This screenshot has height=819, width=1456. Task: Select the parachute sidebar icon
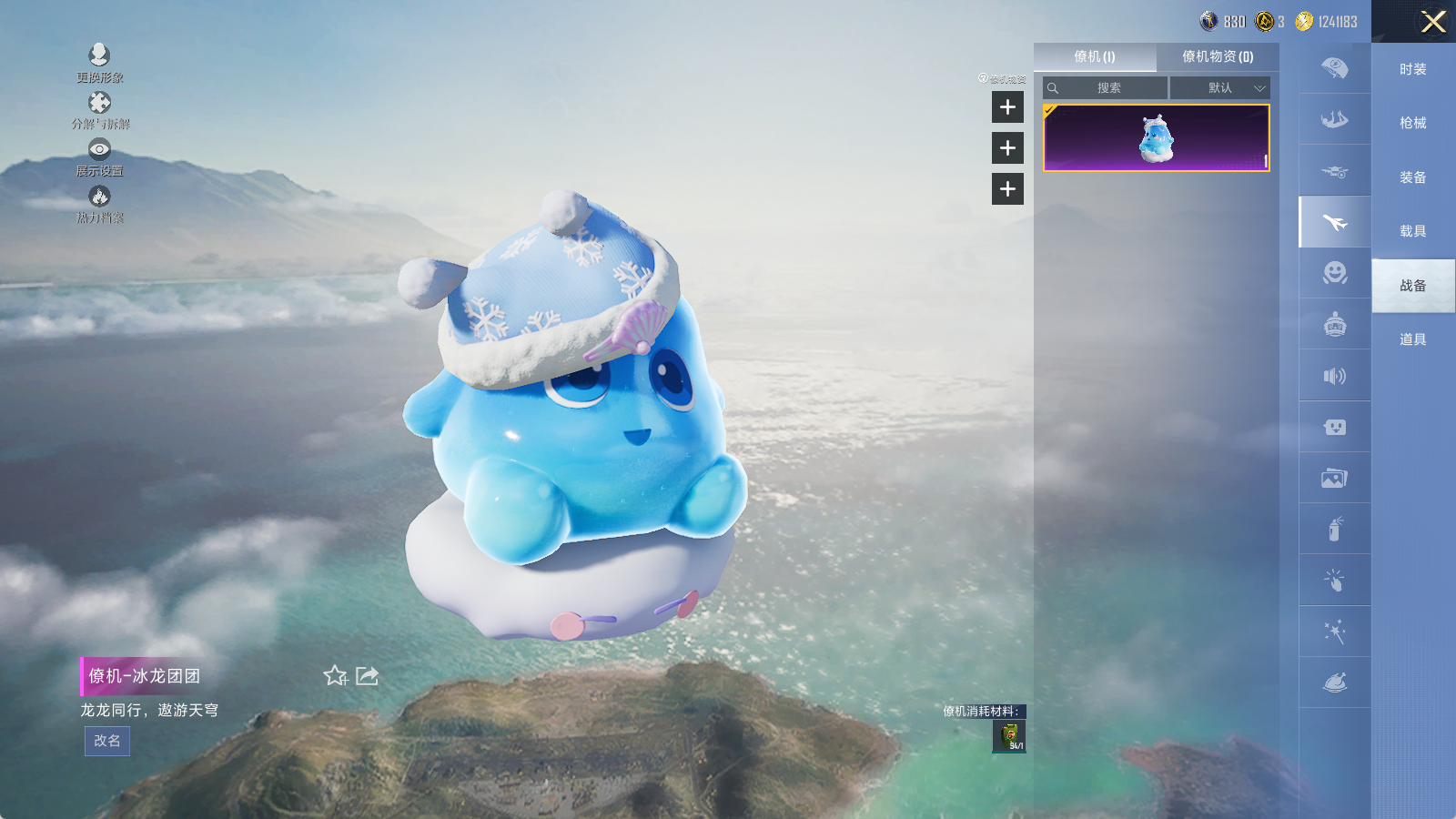click(x=1334, y=68)
